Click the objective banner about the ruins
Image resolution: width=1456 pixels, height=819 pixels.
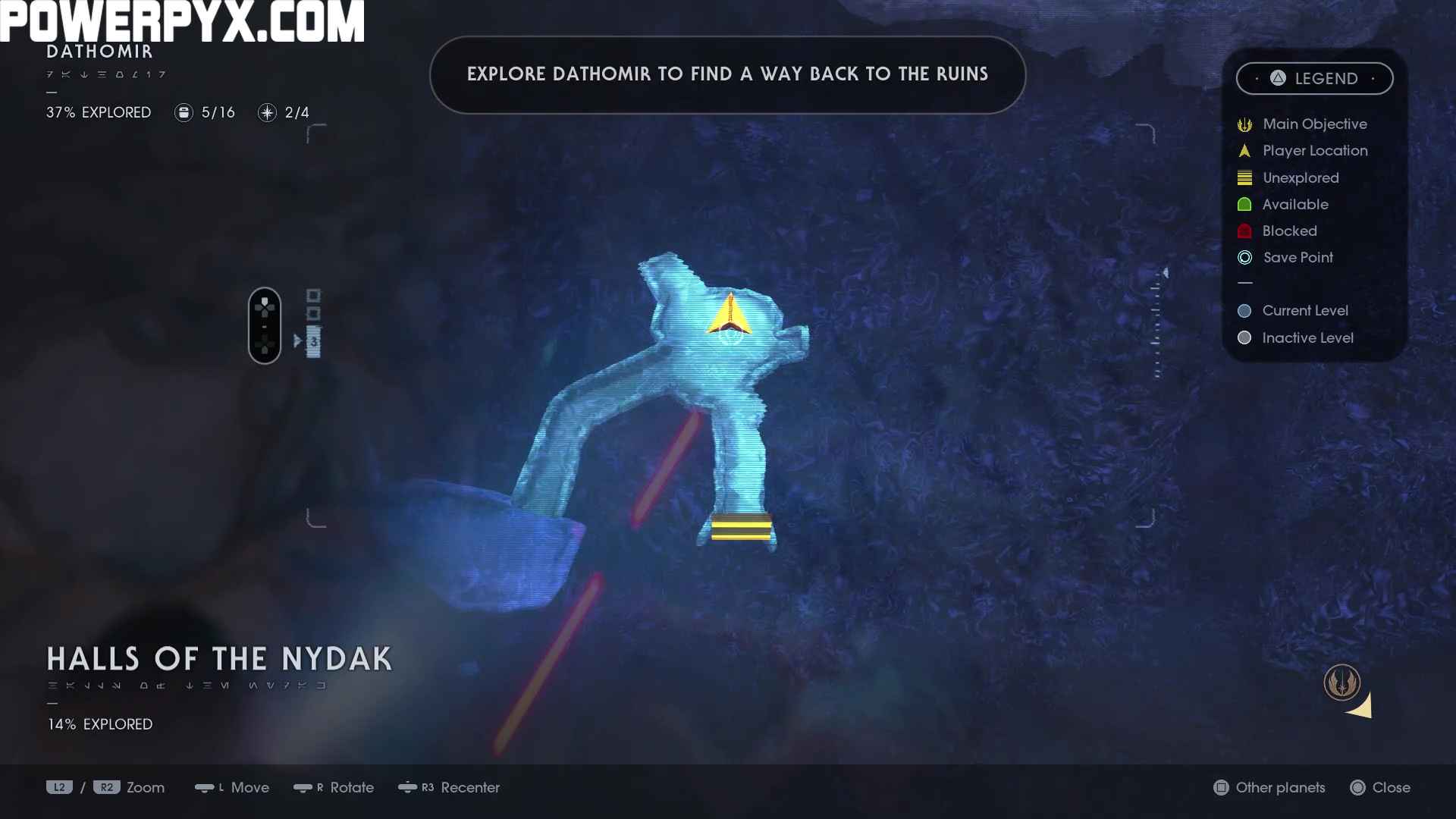pos(727,74)
